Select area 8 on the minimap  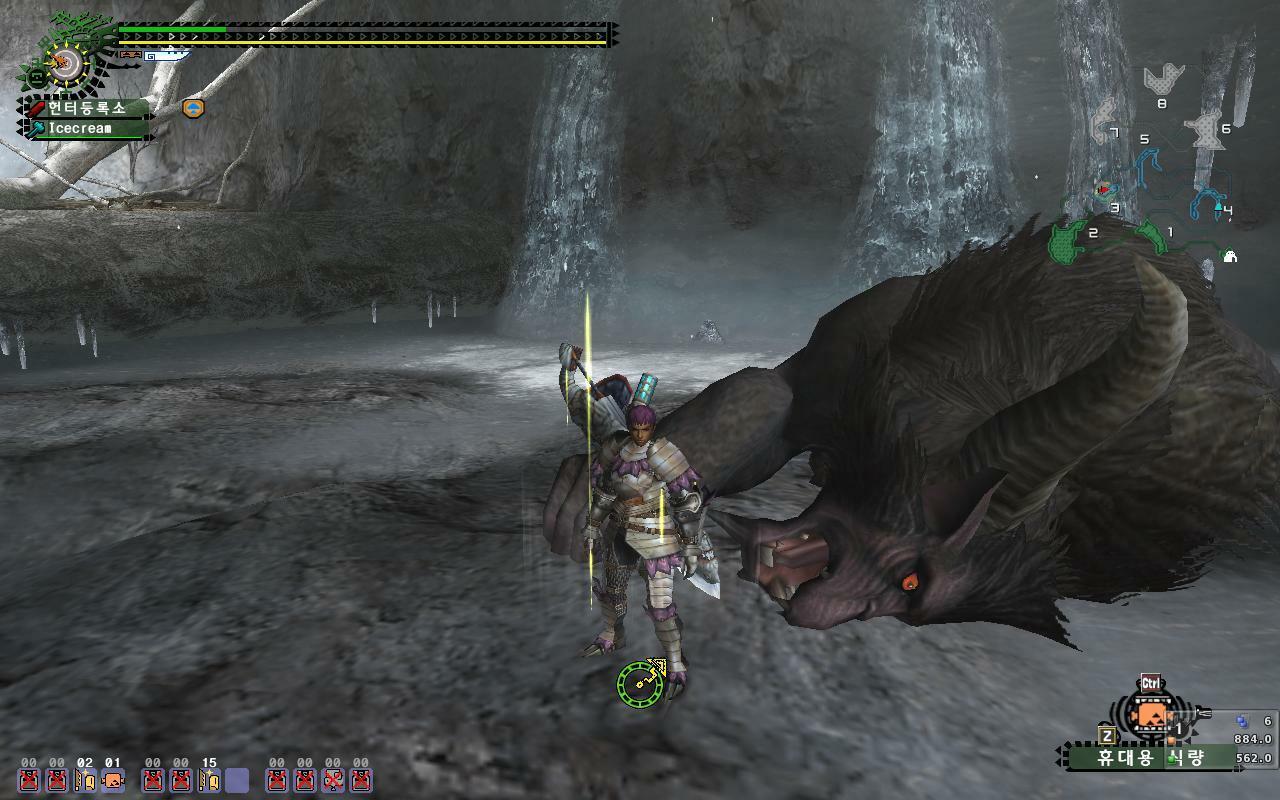[1163, 78]
